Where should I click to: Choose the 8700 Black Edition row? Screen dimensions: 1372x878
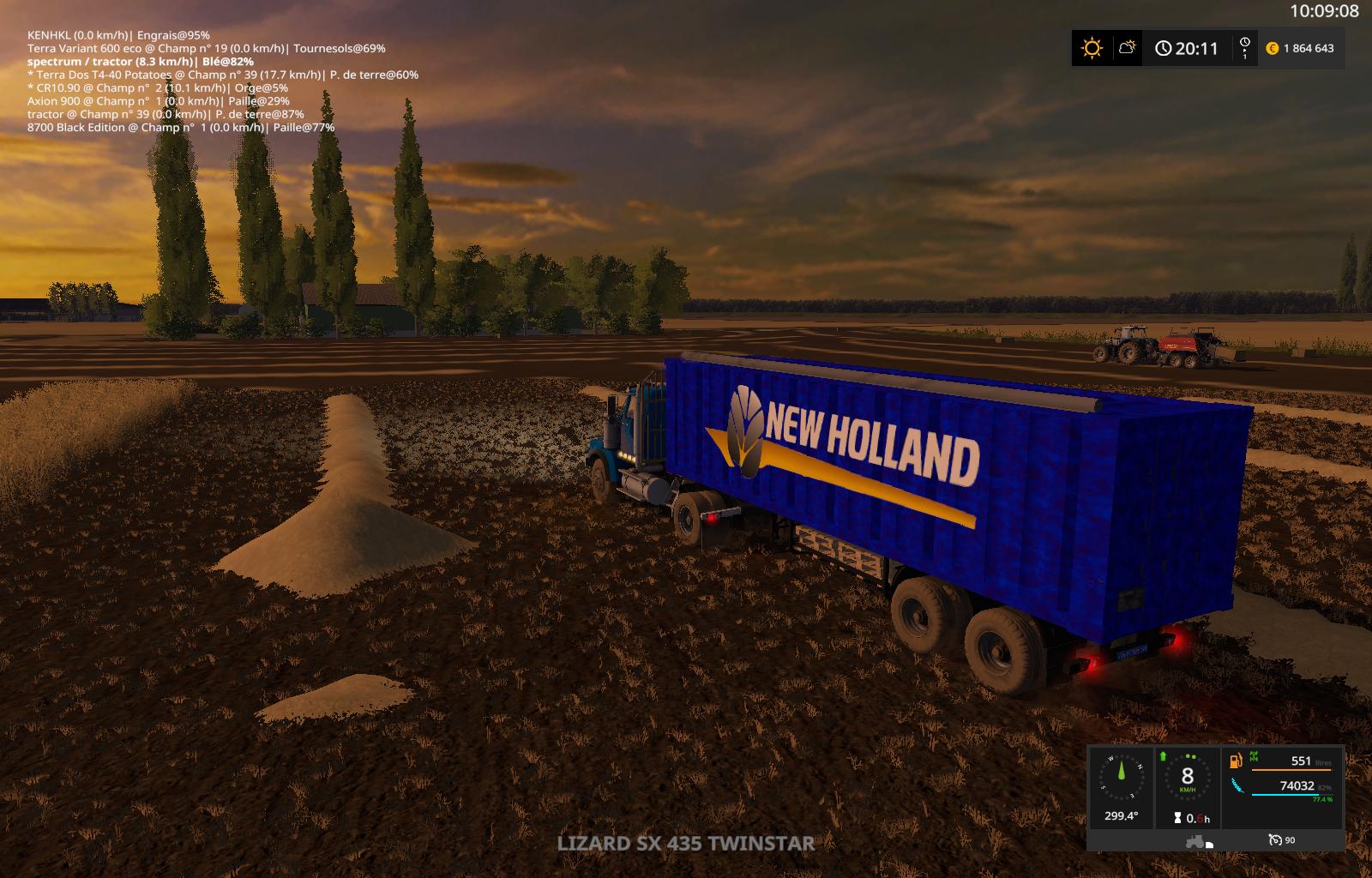click(x=181, y=128)
